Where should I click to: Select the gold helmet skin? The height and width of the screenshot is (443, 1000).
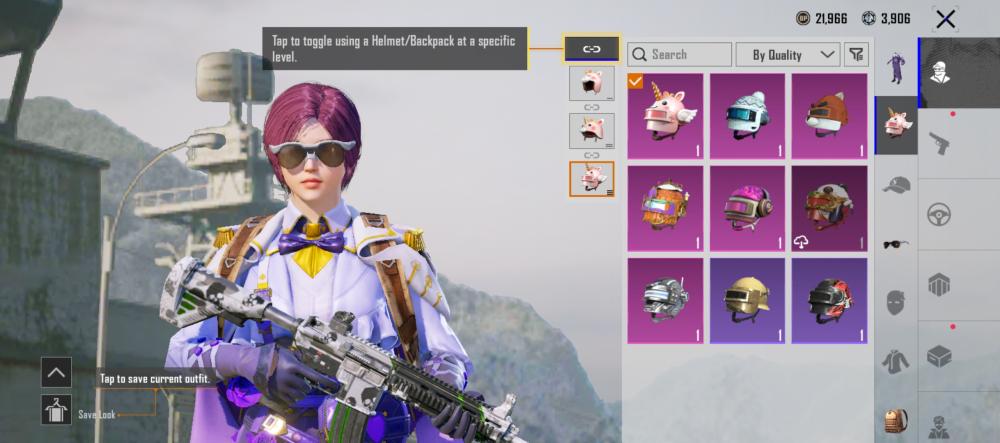[747, 300]
